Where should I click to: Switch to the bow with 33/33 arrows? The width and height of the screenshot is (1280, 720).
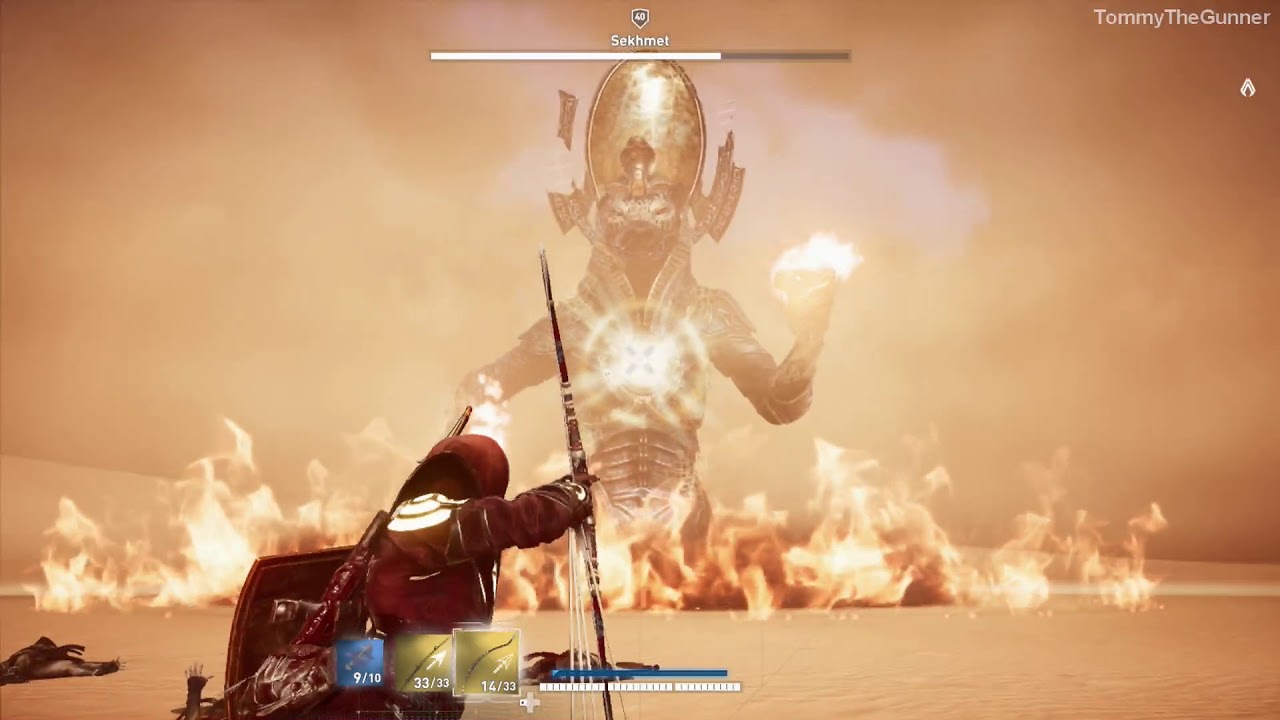425,662
